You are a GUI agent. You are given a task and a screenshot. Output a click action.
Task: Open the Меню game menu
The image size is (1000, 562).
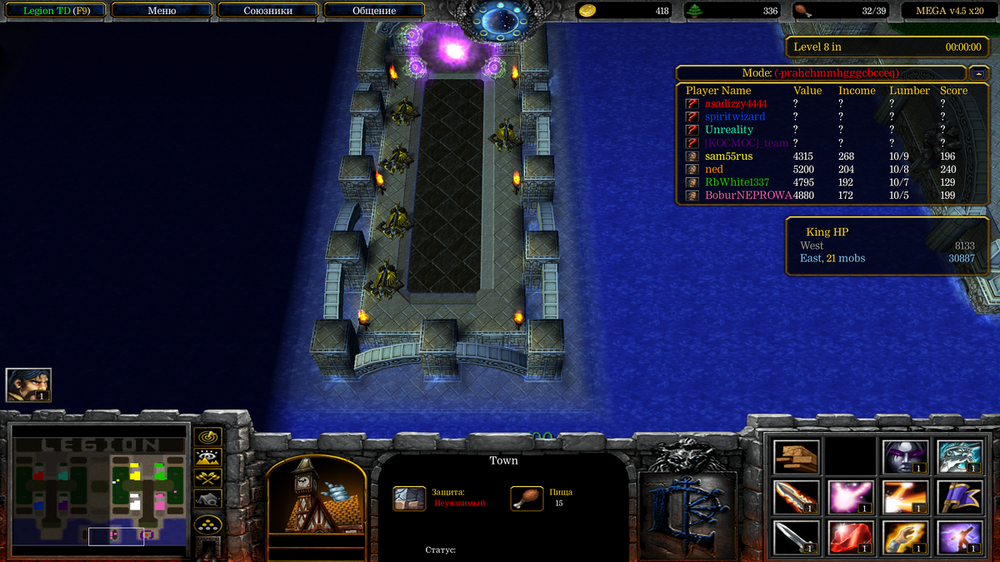tap(161, 11)
